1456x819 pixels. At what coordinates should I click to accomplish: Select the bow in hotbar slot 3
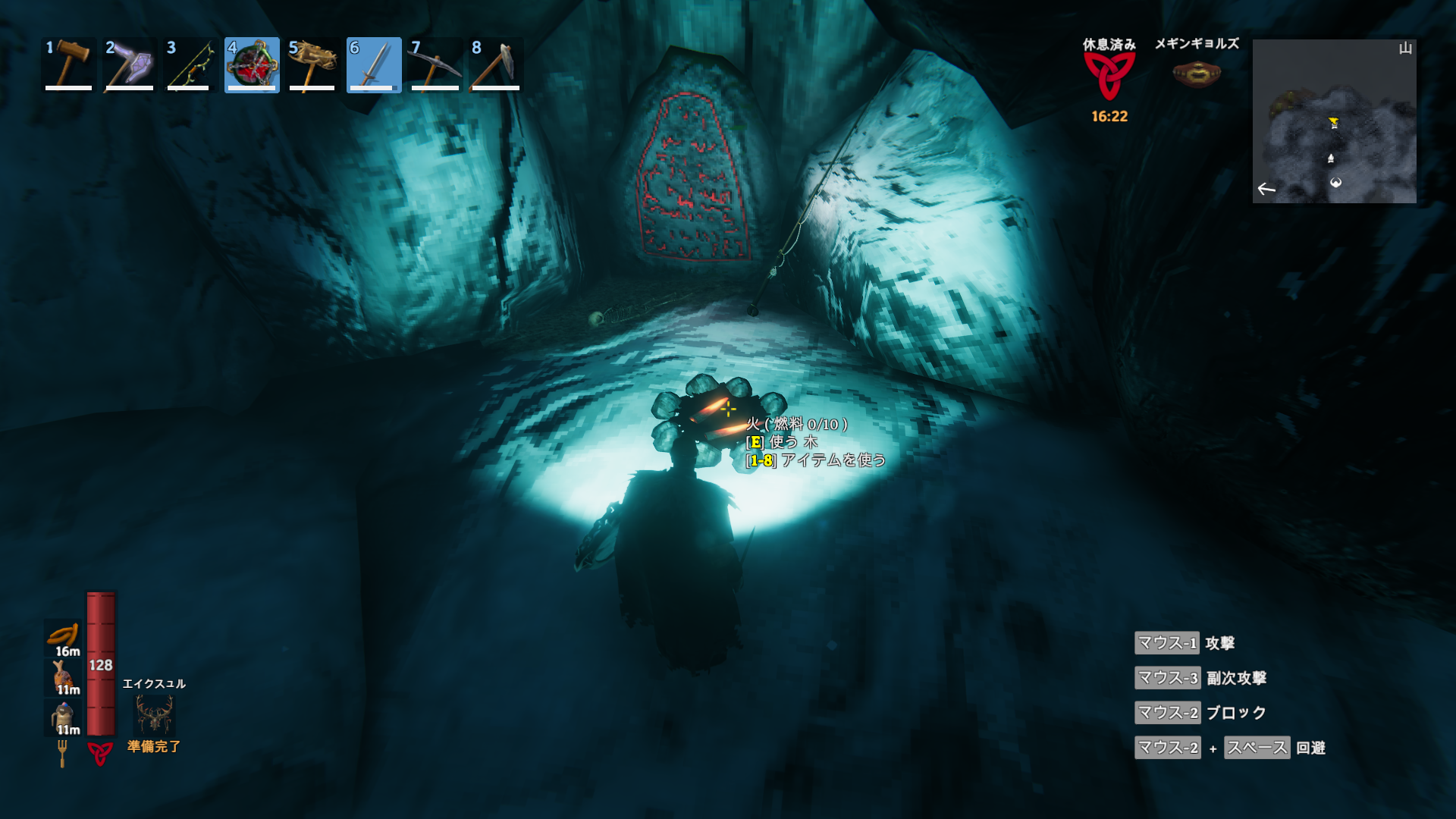pyautogui.click(x=191, y=65)
